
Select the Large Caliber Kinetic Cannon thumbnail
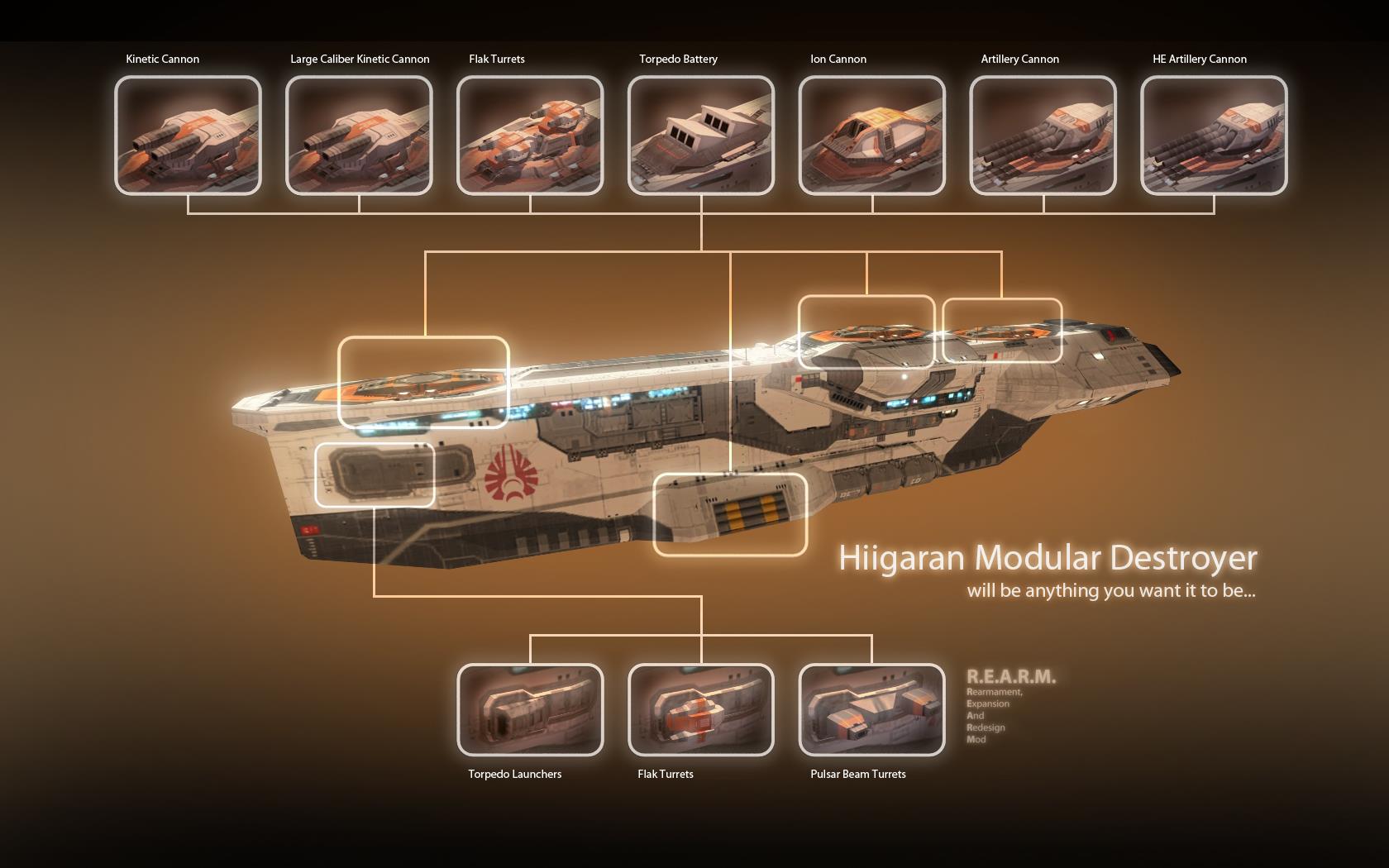[359, 136]
